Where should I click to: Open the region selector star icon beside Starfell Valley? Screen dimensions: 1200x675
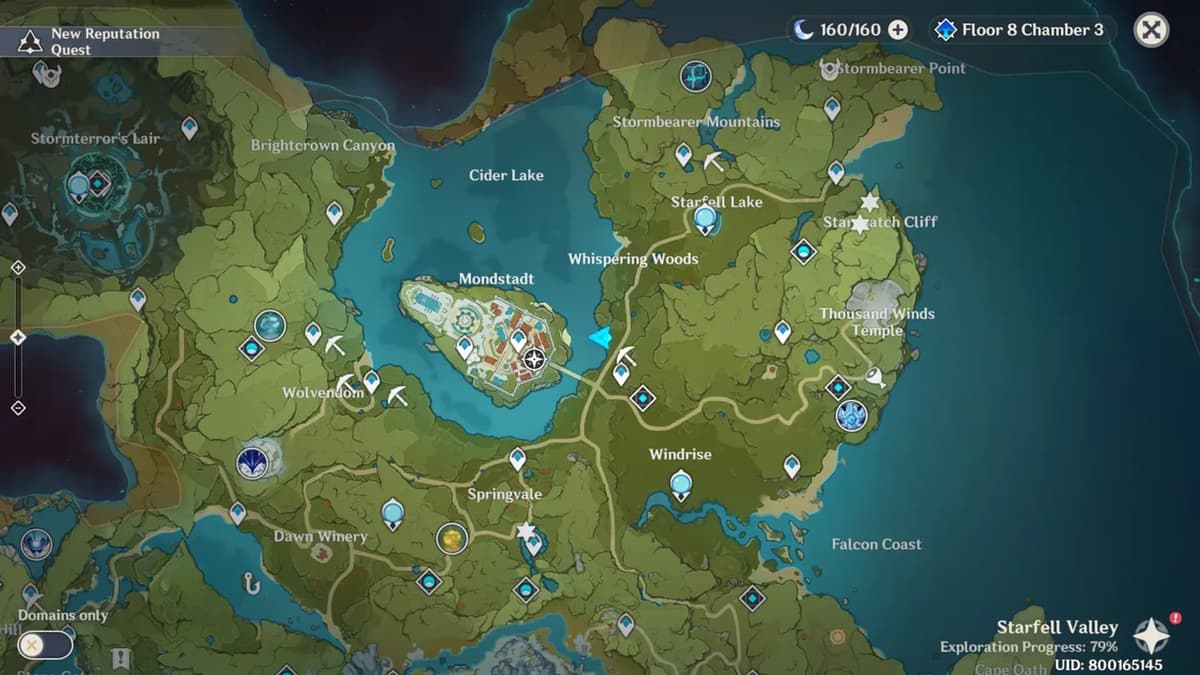(x=1151, y=636)
